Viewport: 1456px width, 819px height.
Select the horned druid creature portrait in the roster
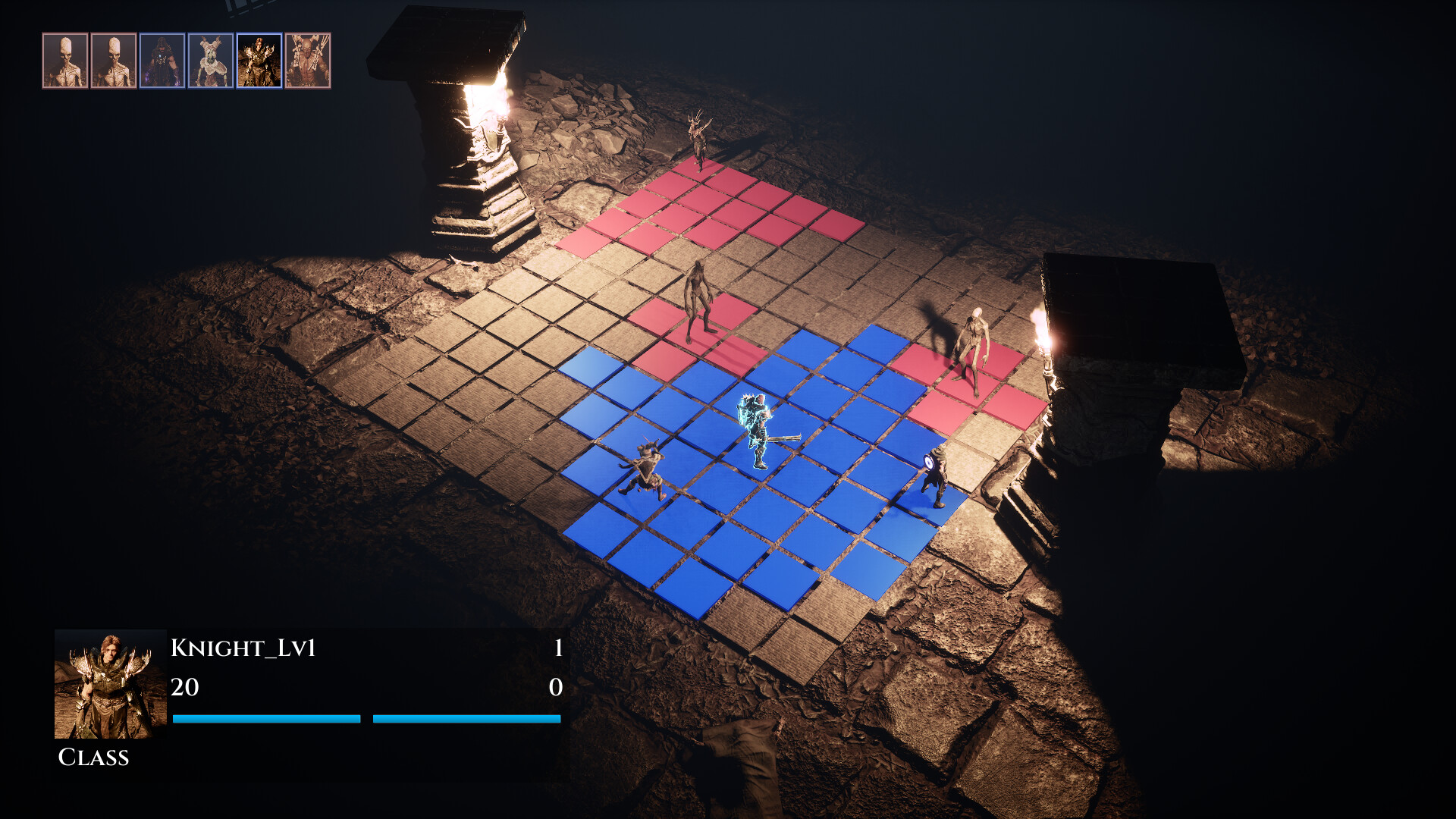[x=211, y=59]
